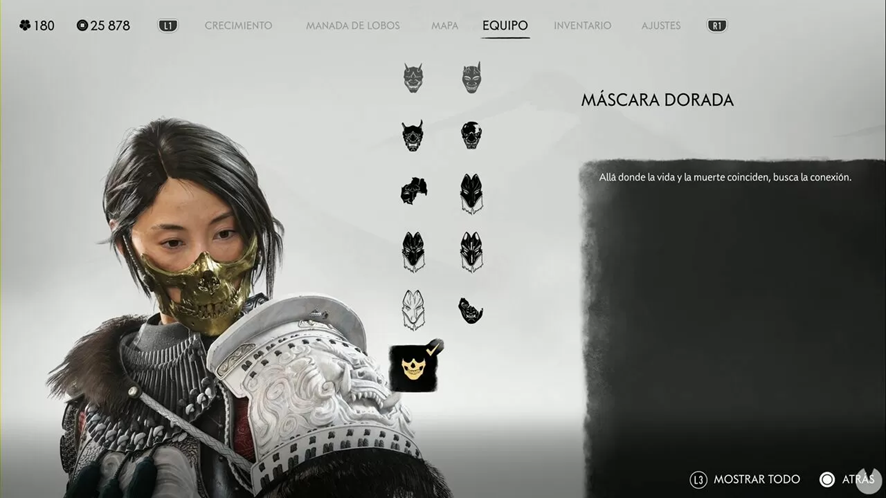Open the Manada de Lobos tab

pos(353,25)
